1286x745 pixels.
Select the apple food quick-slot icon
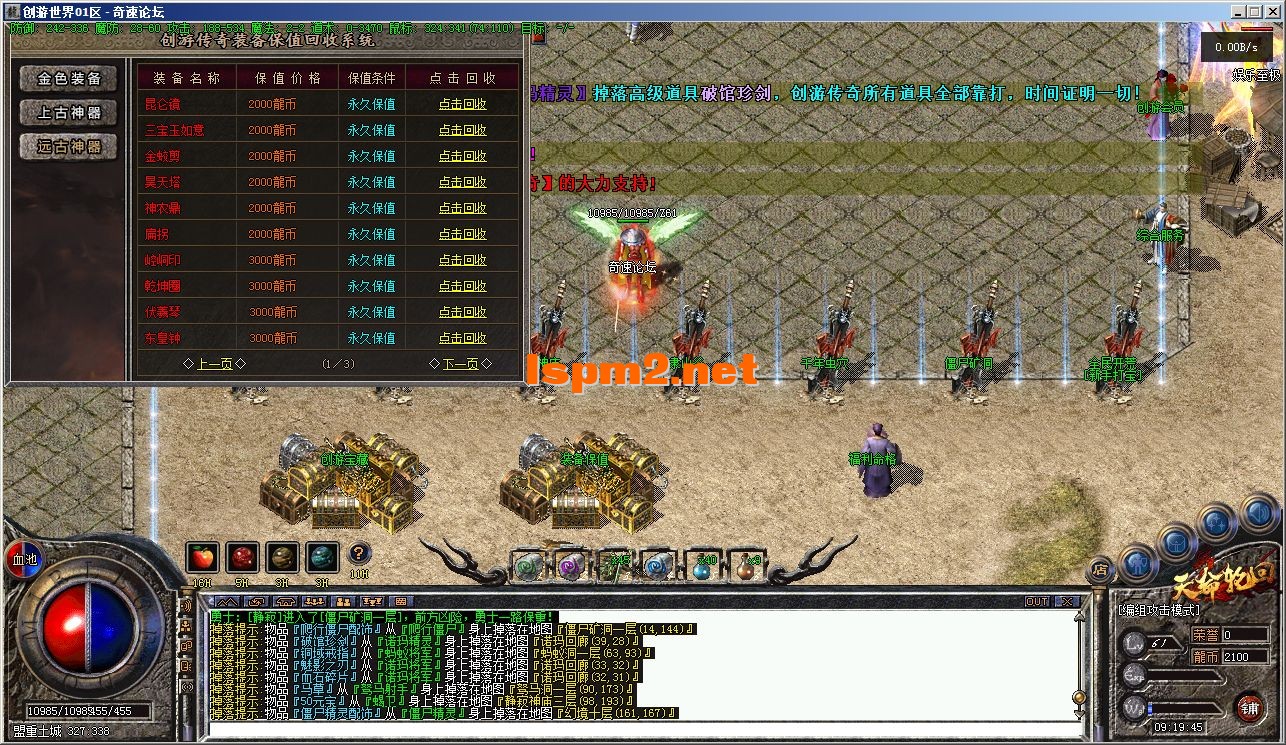(x=202, y=558)
